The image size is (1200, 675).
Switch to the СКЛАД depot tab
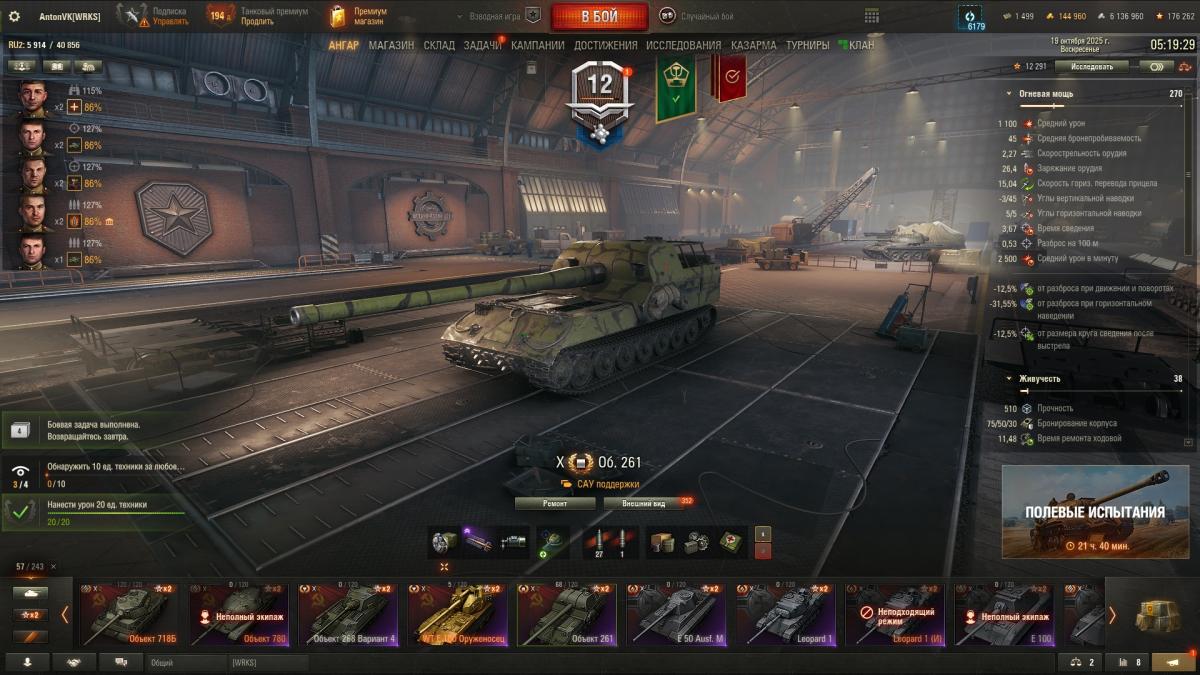[439, 45]
